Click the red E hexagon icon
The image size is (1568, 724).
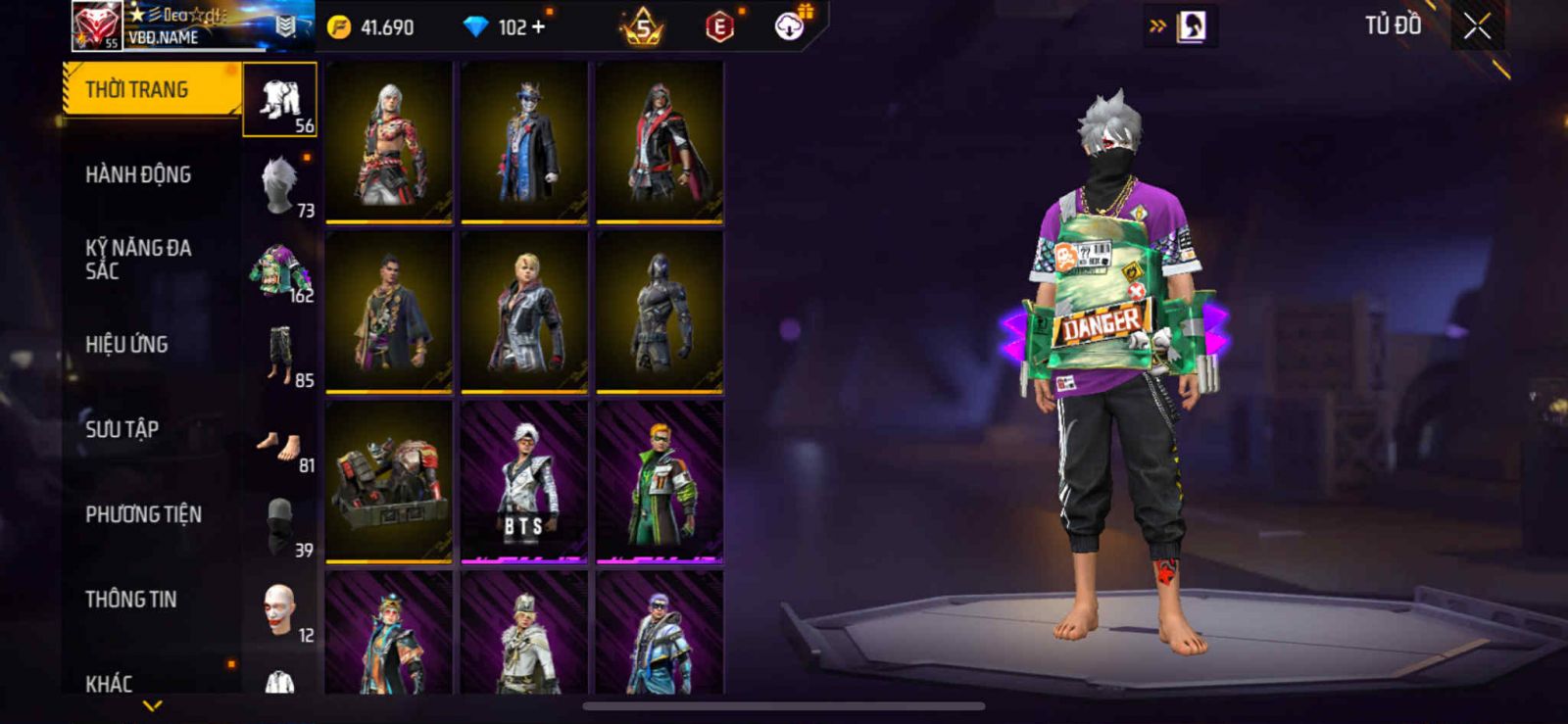(x=720, y=26)
